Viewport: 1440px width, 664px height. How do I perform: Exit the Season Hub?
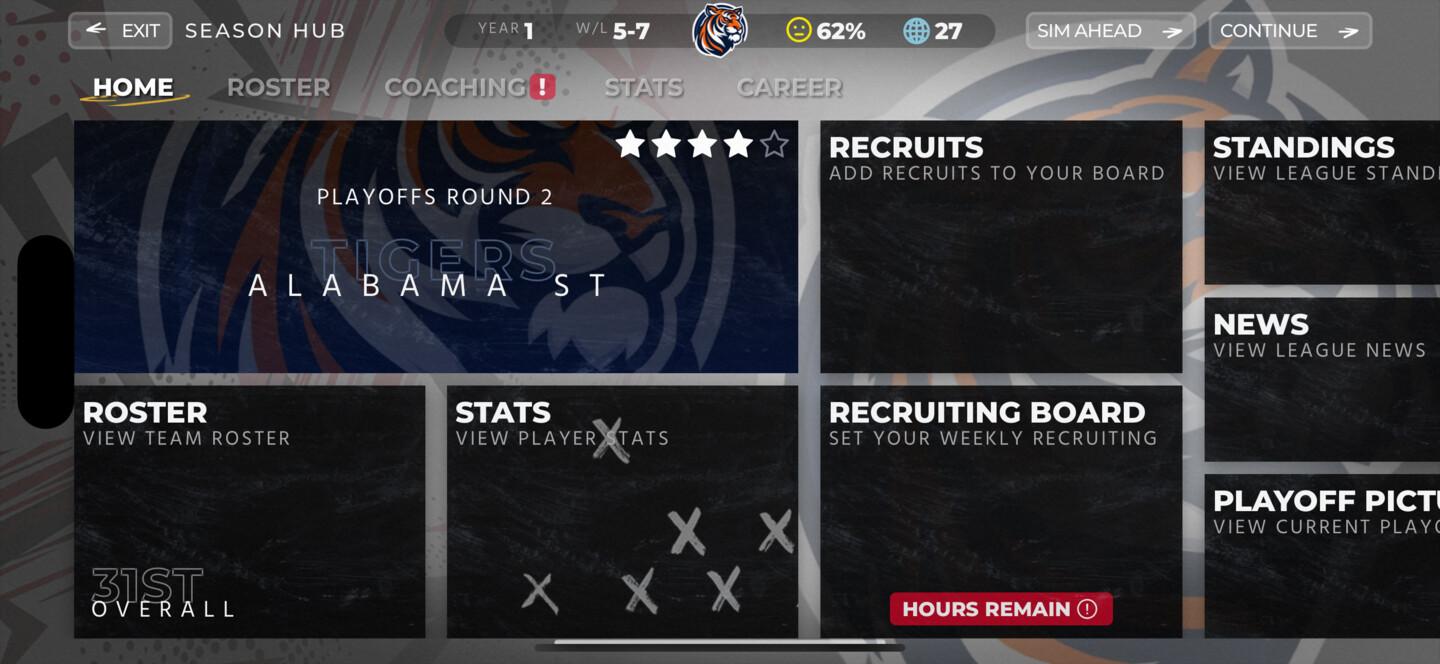(x=120, y=31)
